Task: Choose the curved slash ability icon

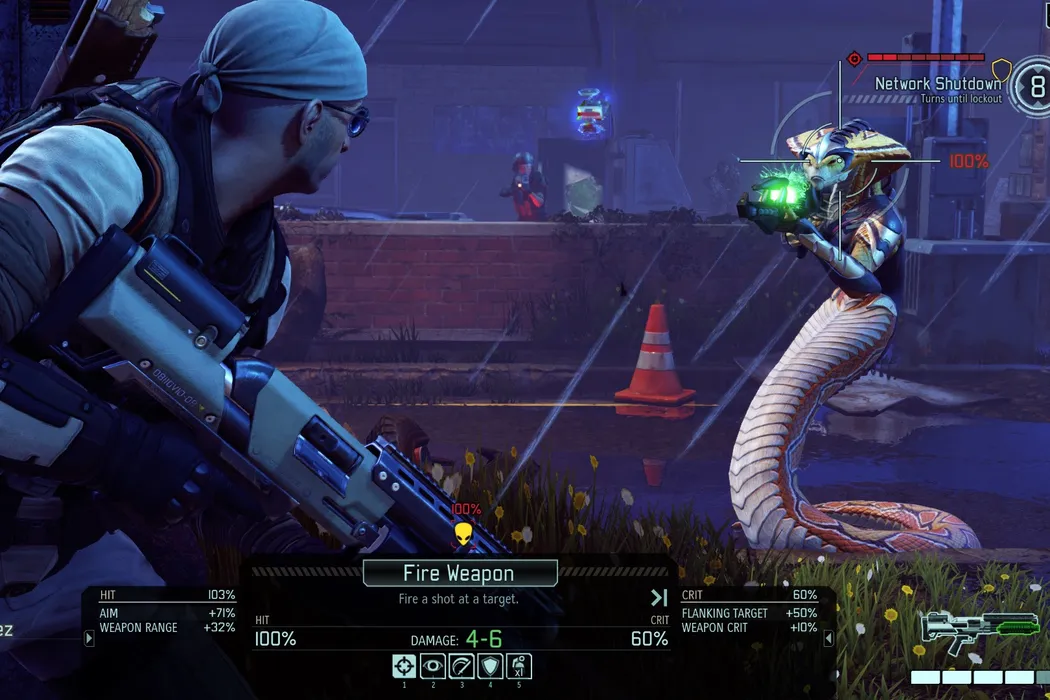Action: tap(462, 667)
